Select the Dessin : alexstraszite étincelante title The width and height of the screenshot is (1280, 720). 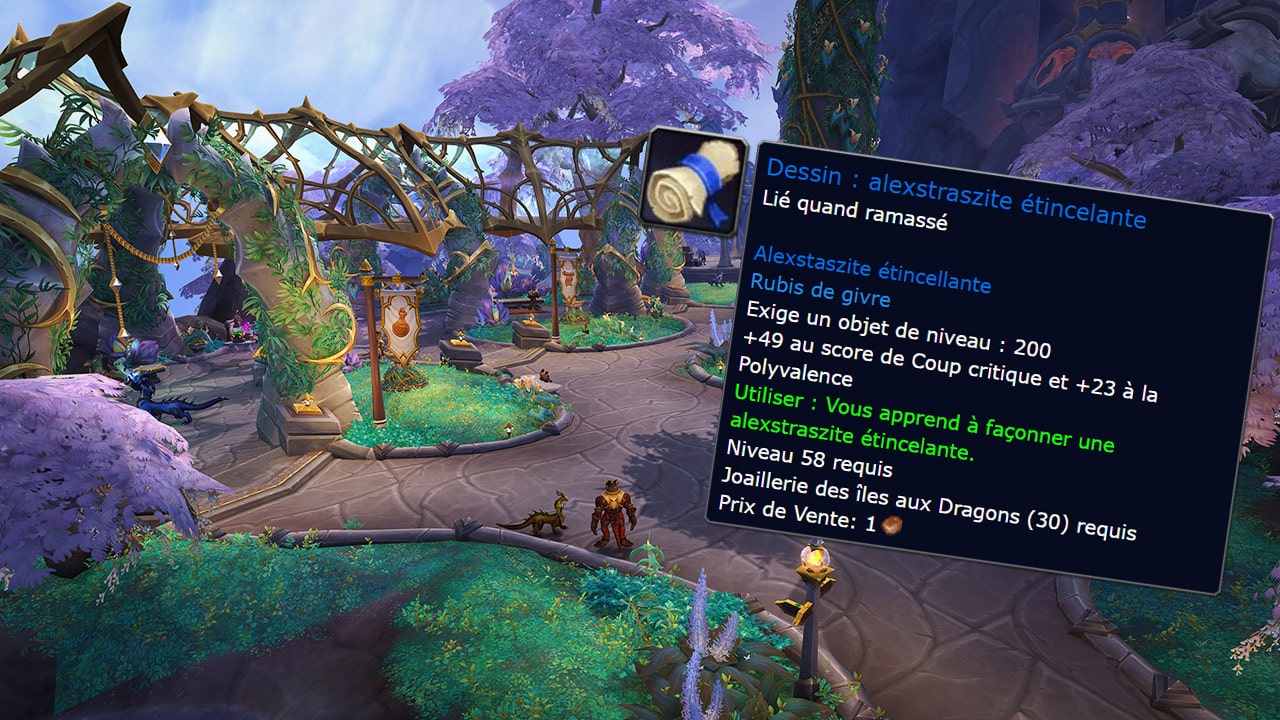955,193
